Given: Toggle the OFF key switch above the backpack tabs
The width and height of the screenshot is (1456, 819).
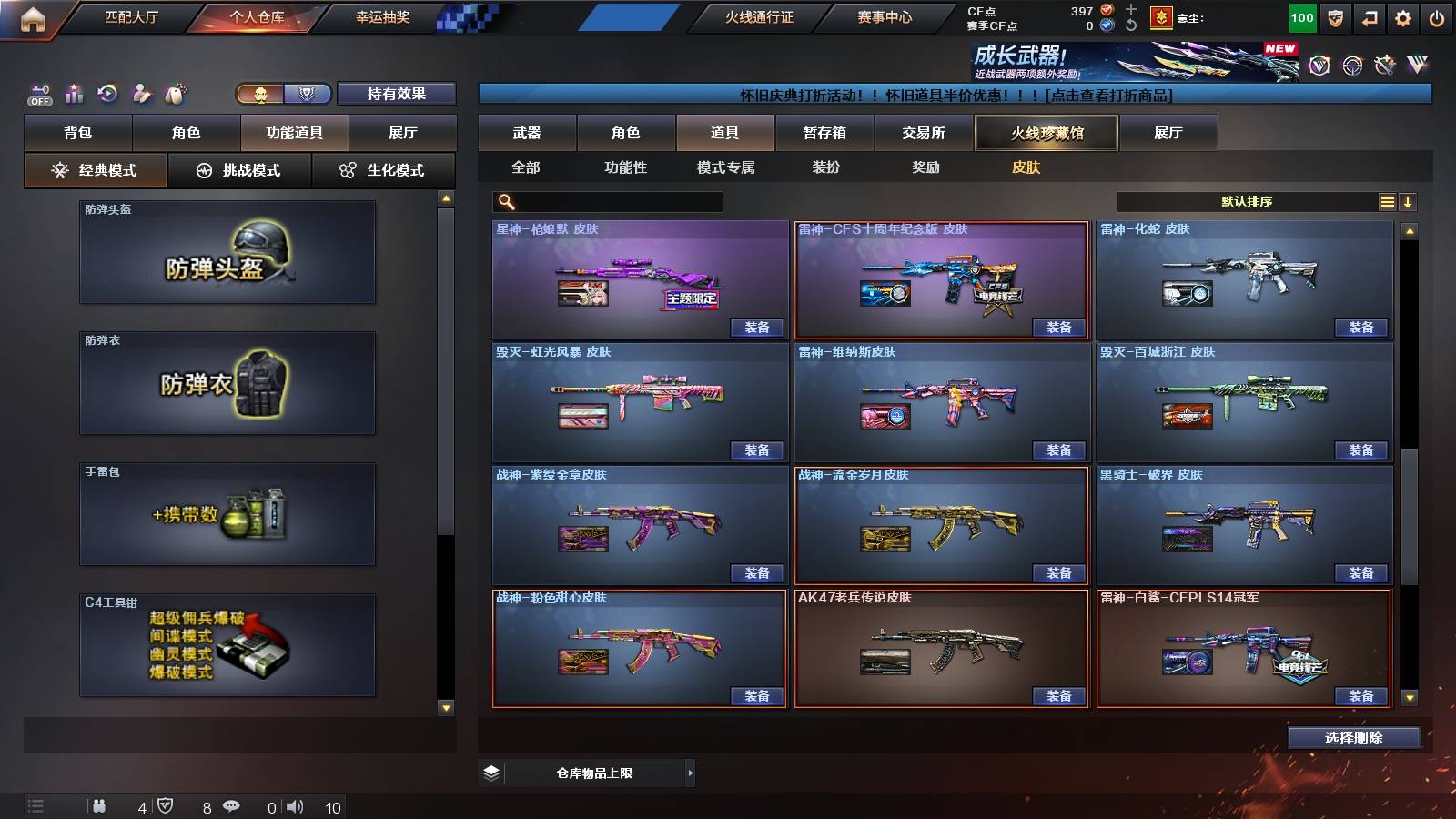Looking at the screenshot, I should pyautogui.click(x=38, y=93).
